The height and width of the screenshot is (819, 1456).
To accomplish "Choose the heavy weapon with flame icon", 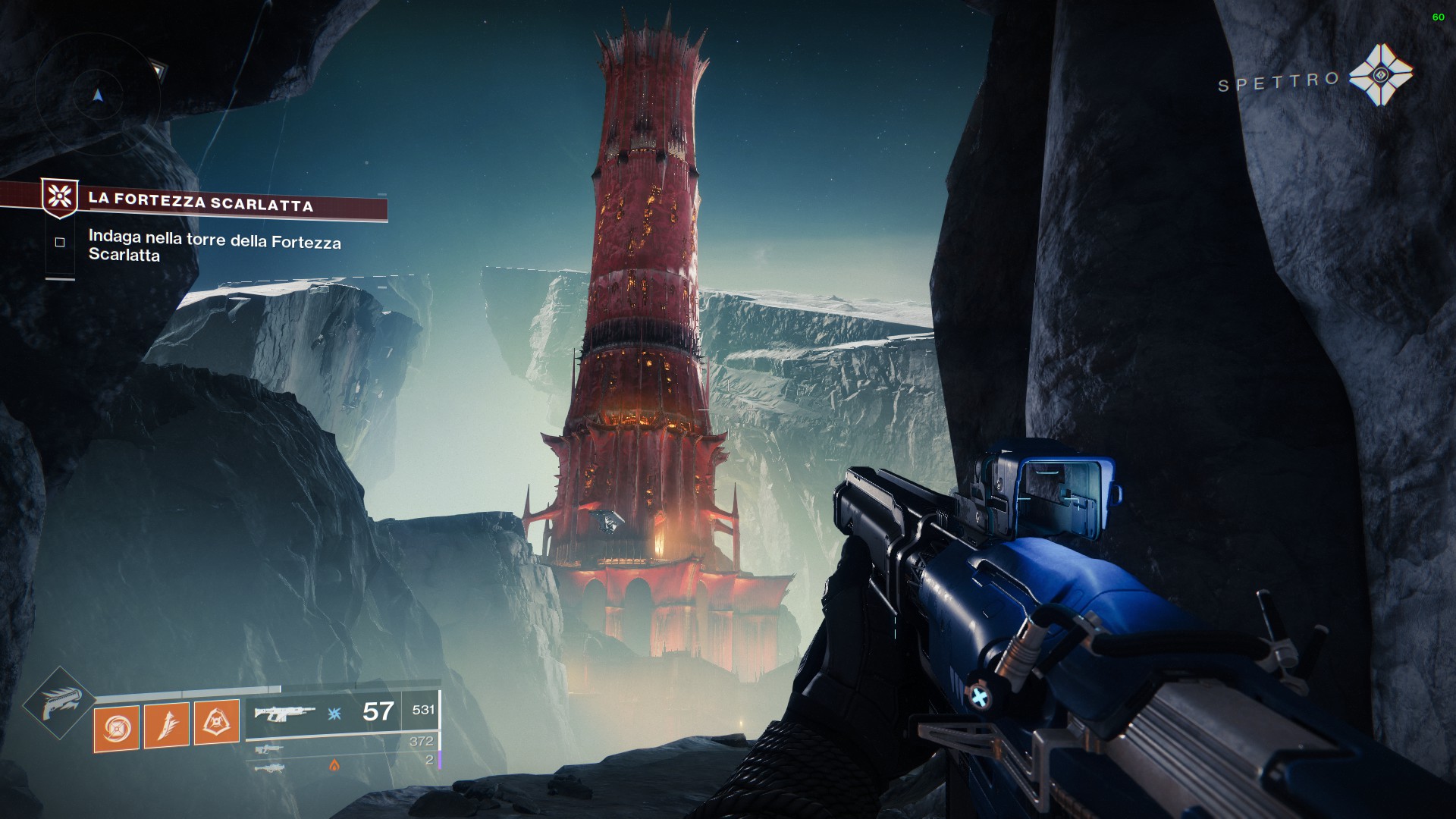I will [x=270, y=768].
